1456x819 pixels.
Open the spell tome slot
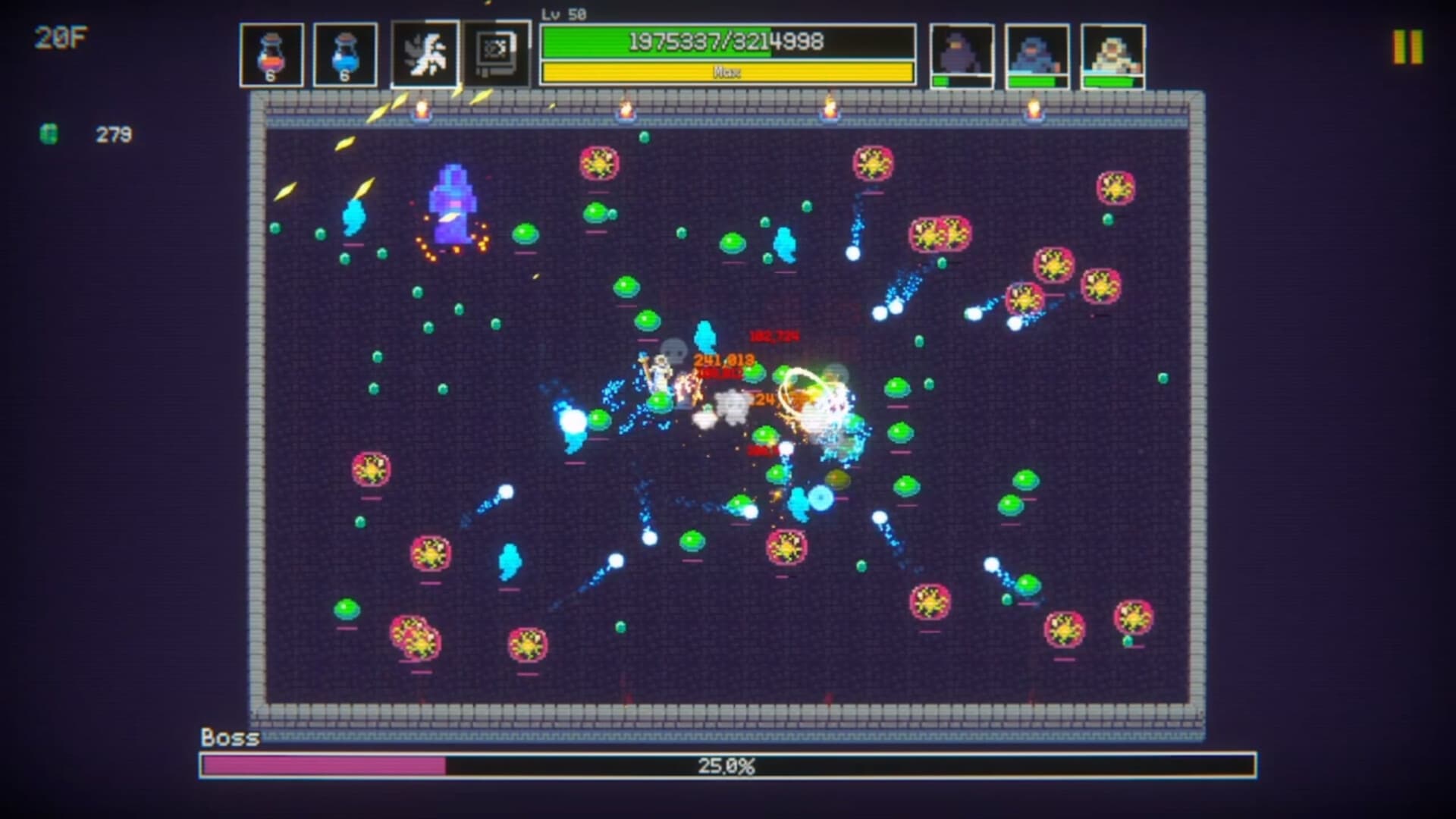pos(498,52)
